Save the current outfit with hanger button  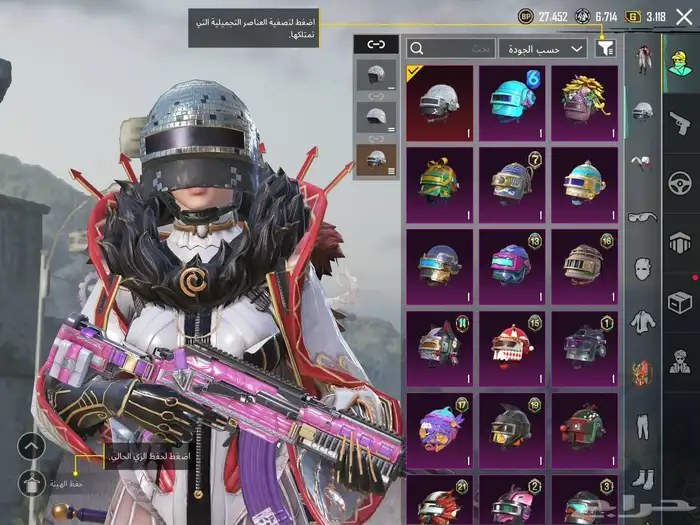click(x=32, y=485)
